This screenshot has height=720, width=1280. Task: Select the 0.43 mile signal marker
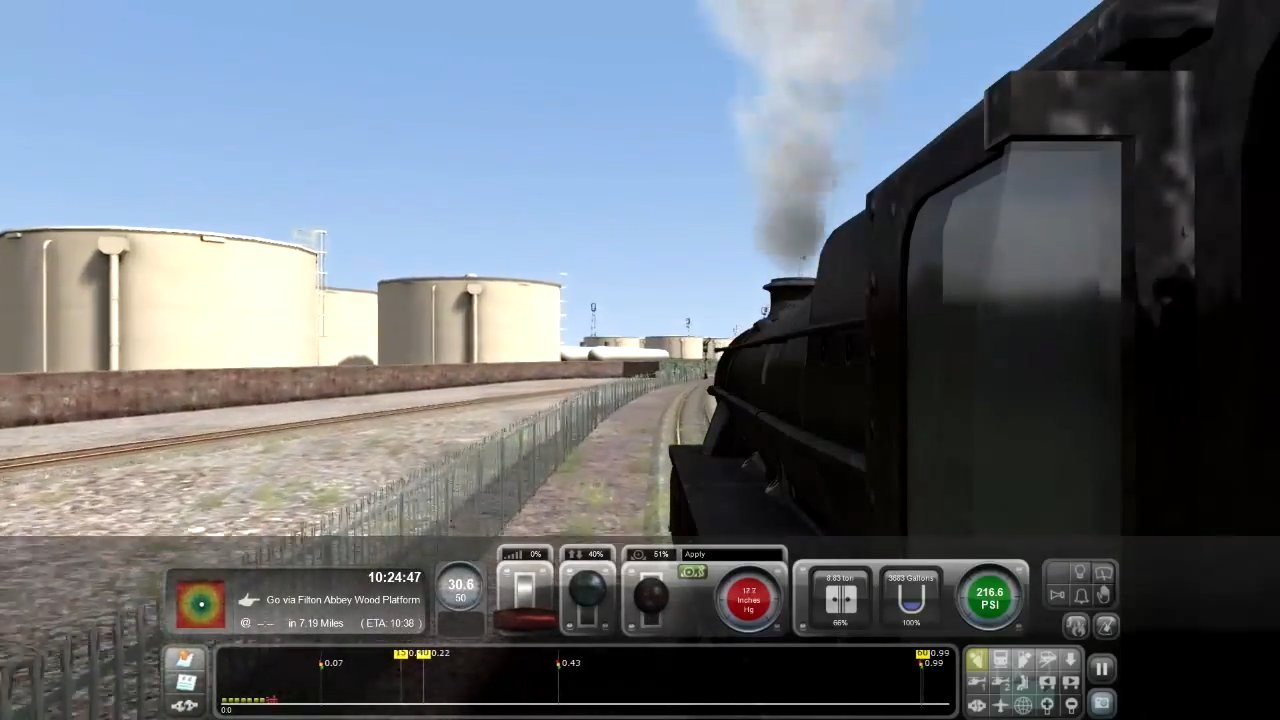pyautogui.click(x=559, y=662)
